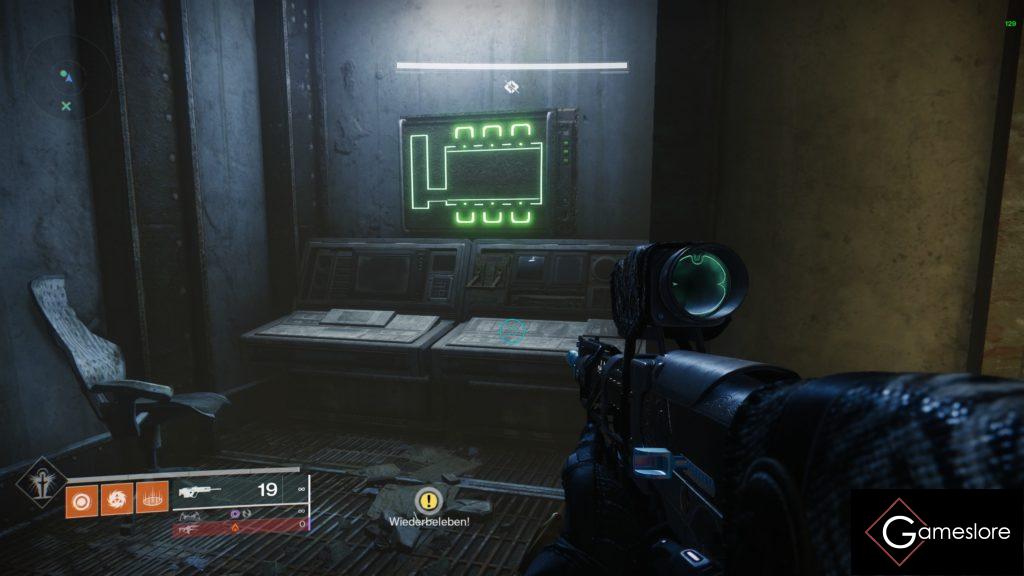Choose the red heavy weapon row

coord(240,524)
